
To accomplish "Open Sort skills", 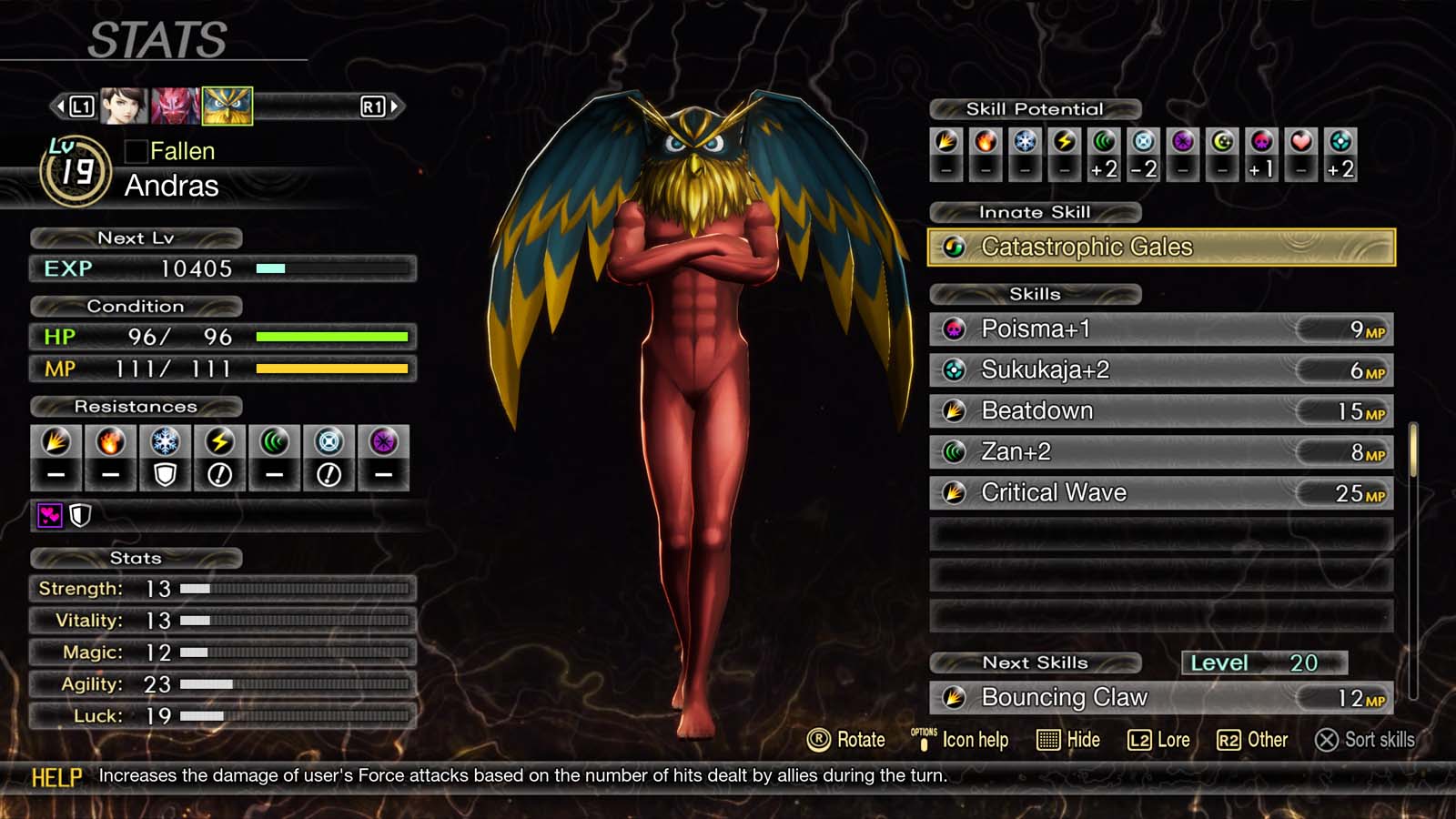I will 1365,740.
